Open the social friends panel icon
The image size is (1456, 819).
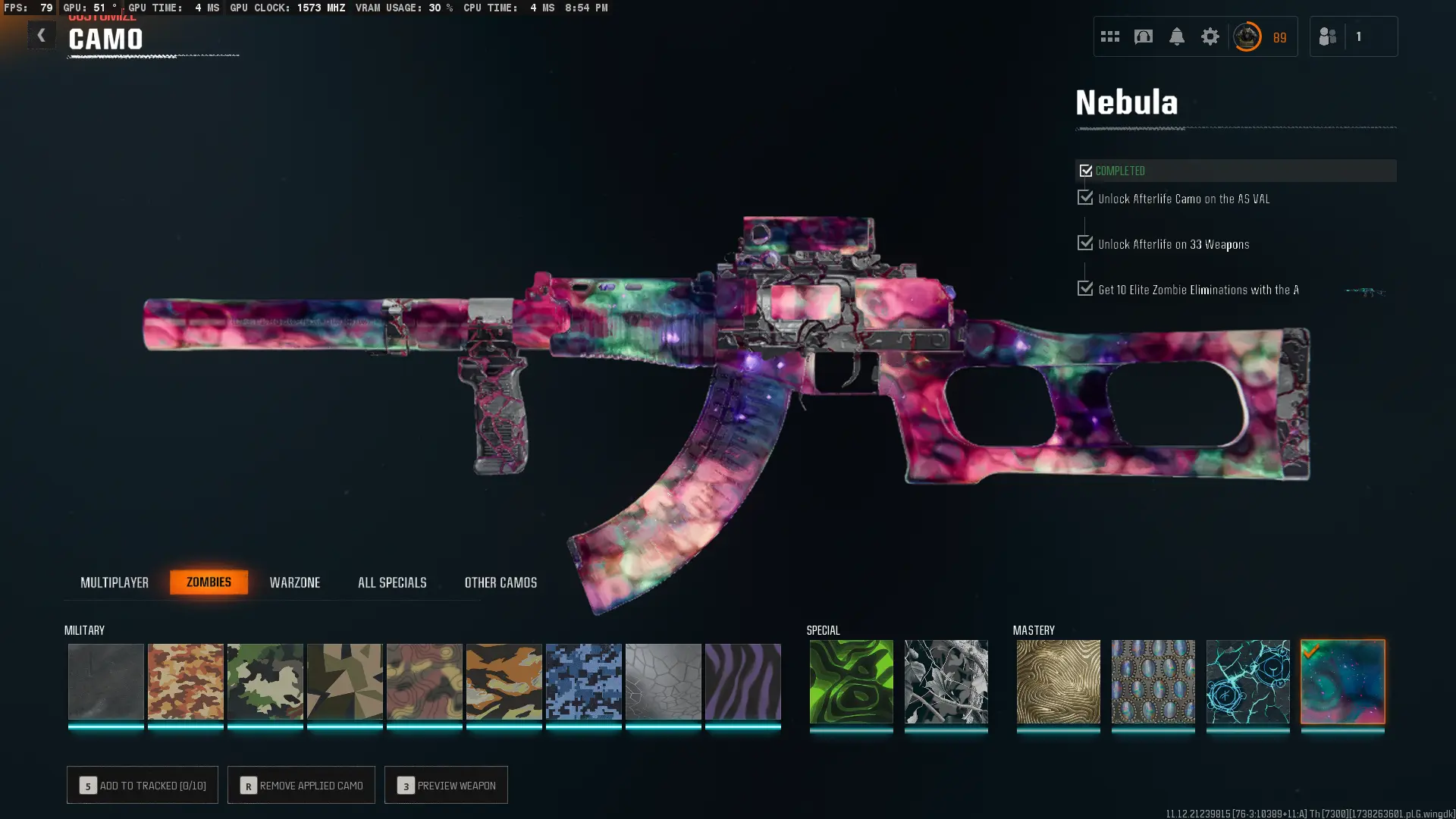coord(1327,36)
